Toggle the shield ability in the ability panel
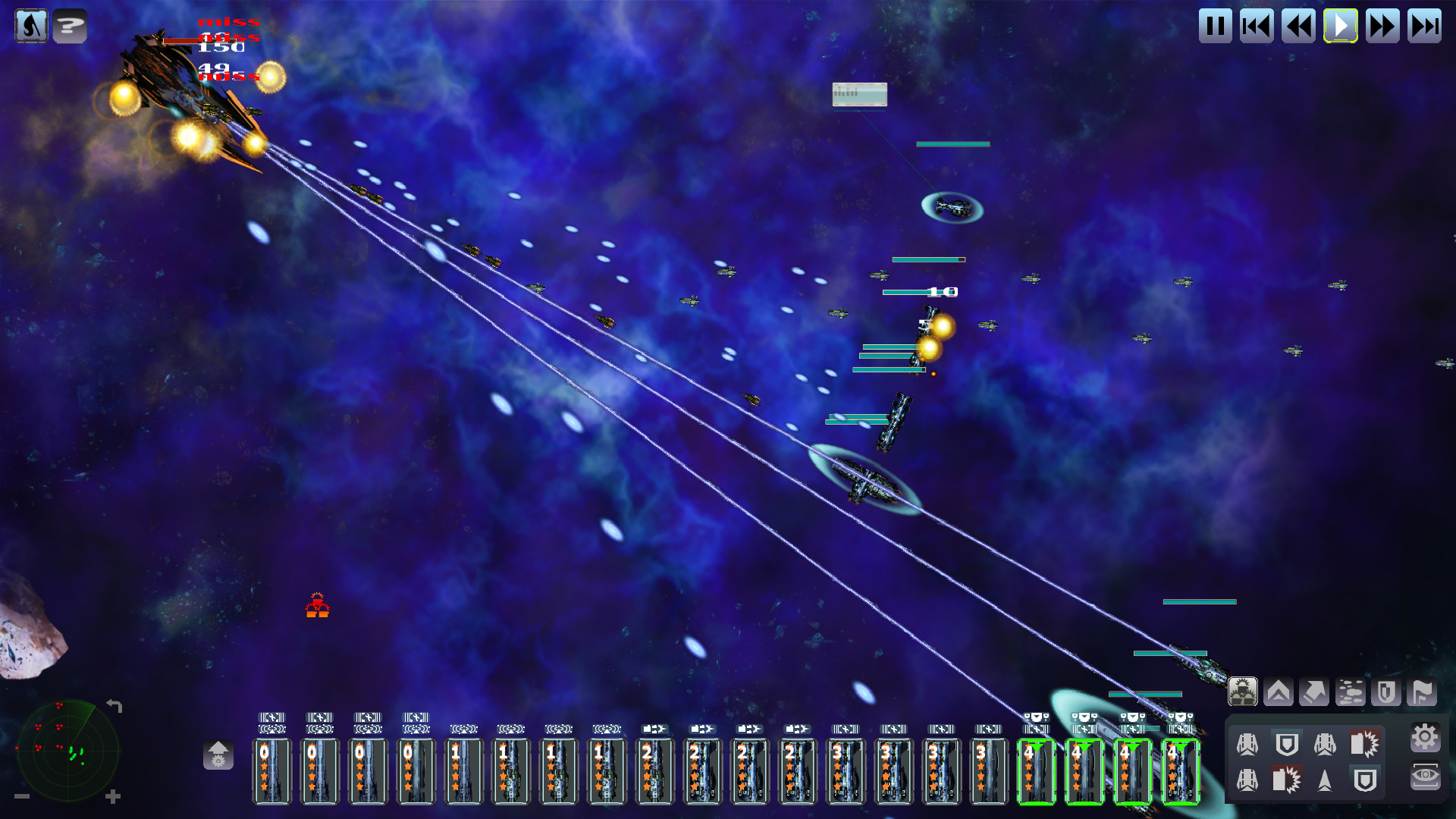 pyautogui.click(x=1287, y=745)
